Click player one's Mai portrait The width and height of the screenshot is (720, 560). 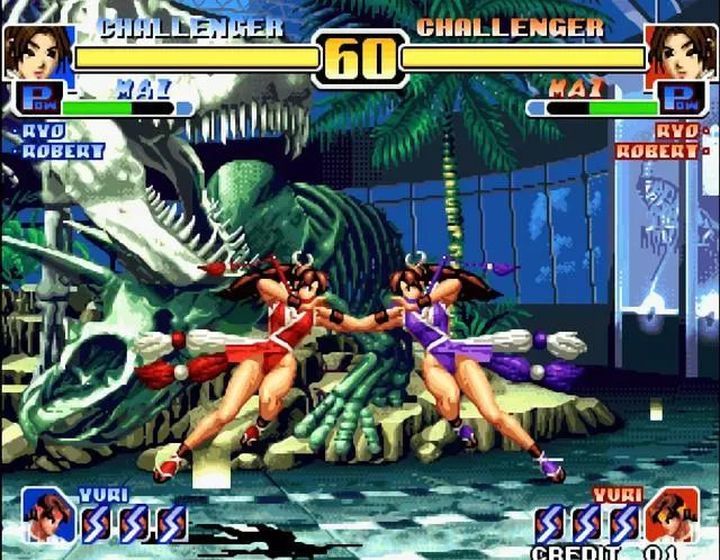[x=37, y=52]
